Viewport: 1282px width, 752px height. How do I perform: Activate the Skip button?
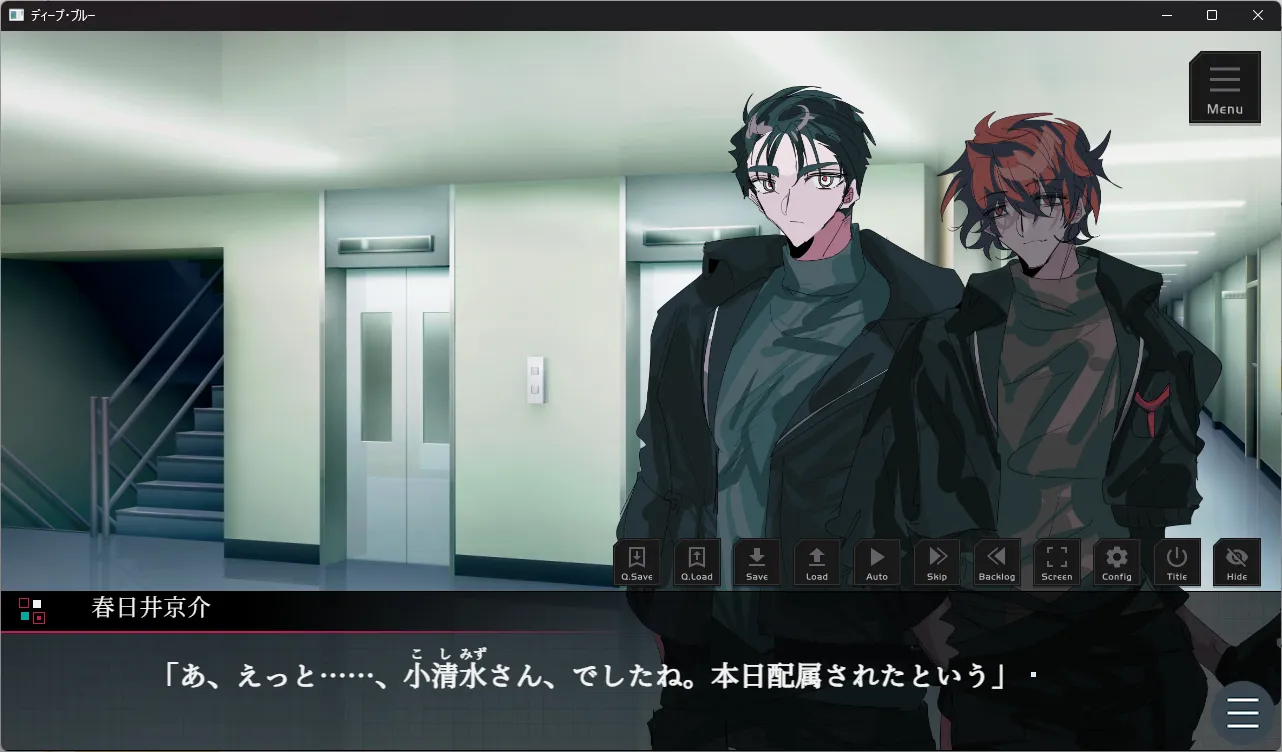pyautogui.click(x=937, y=563)
